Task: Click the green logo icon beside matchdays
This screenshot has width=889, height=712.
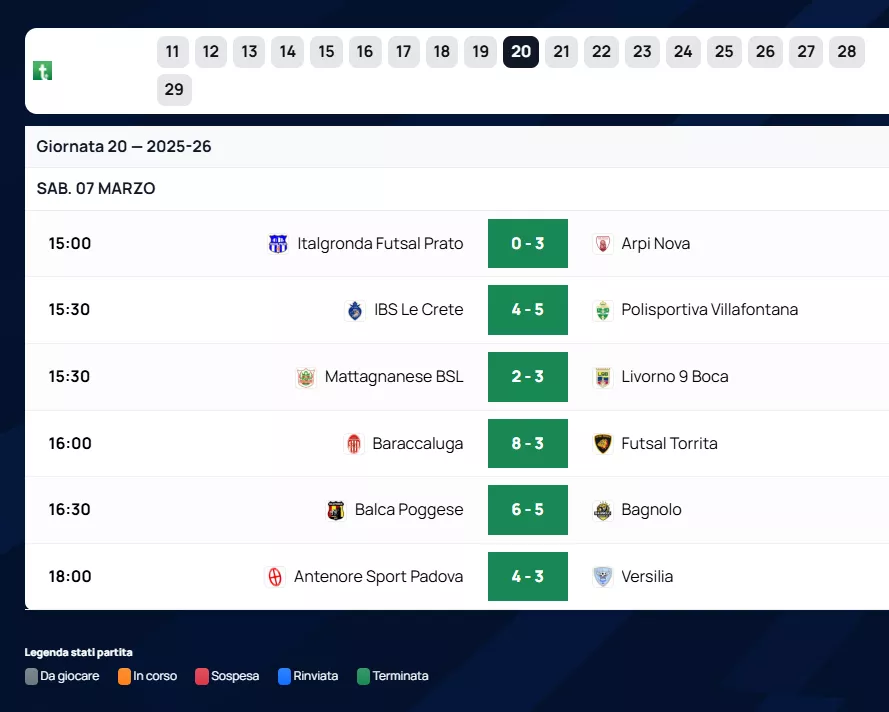Action: point(42,71)
